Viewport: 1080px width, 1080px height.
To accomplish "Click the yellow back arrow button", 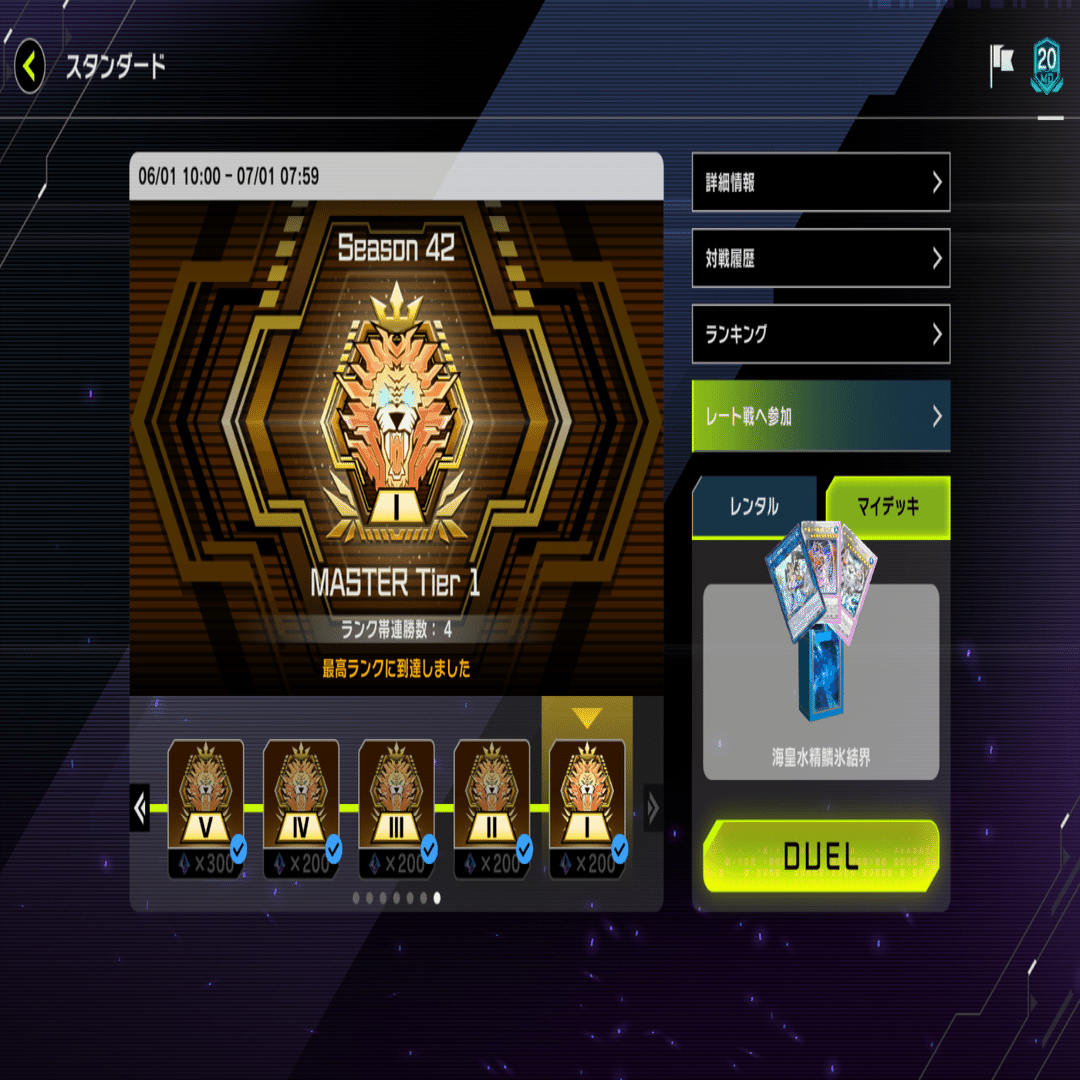I will click(30, 67).
